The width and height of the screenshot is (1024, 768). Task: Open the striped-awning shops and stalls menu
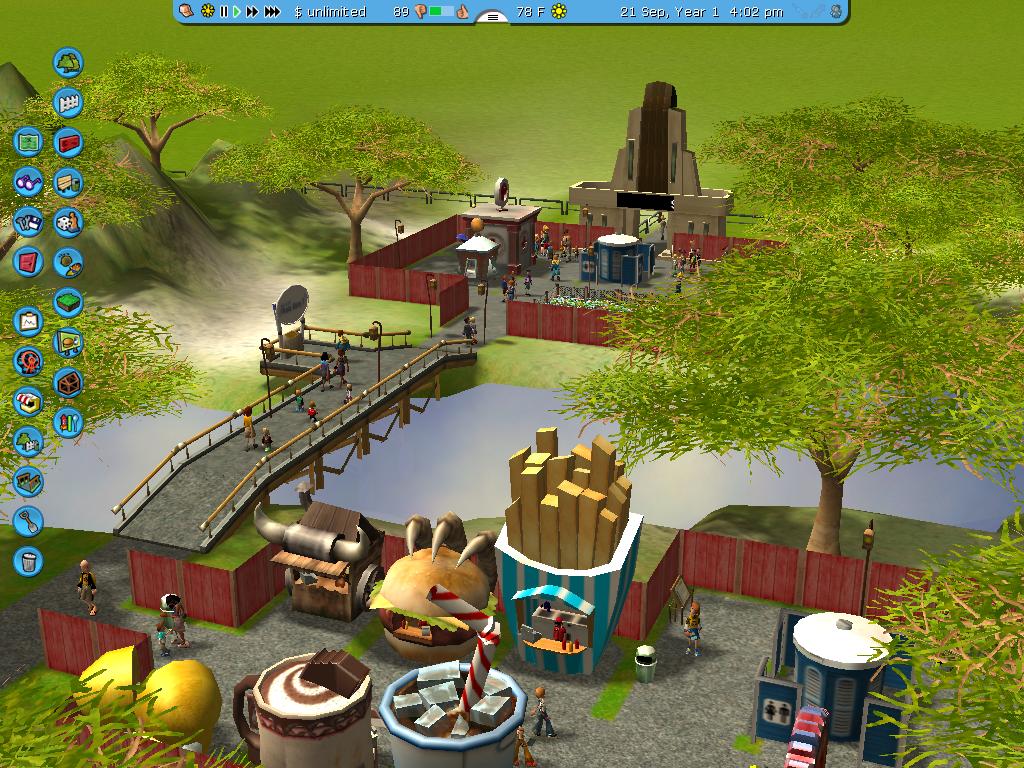click(x=28, y=402)
